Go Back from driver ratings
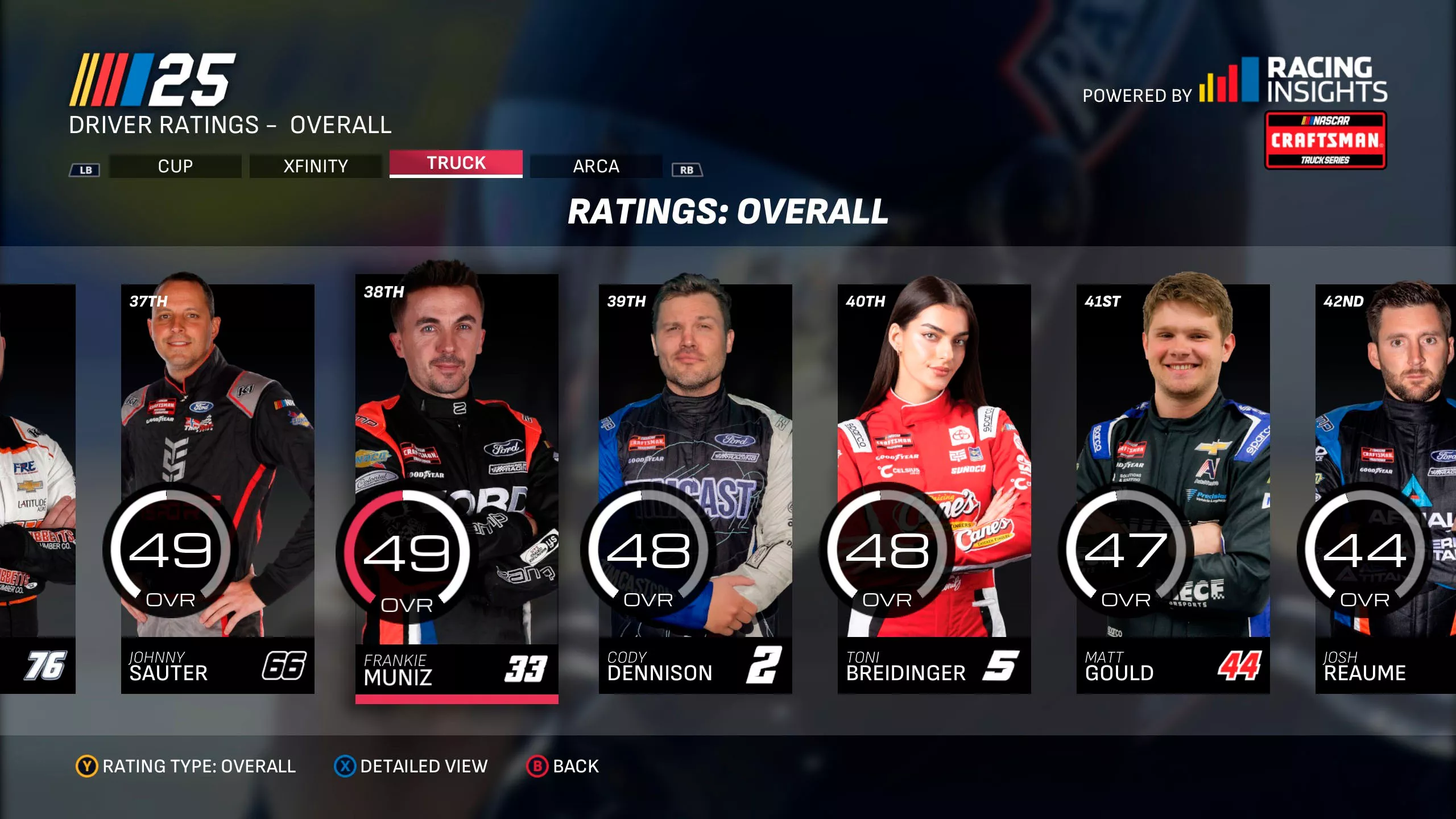The image size is (1456, 819). coord(562,766)
